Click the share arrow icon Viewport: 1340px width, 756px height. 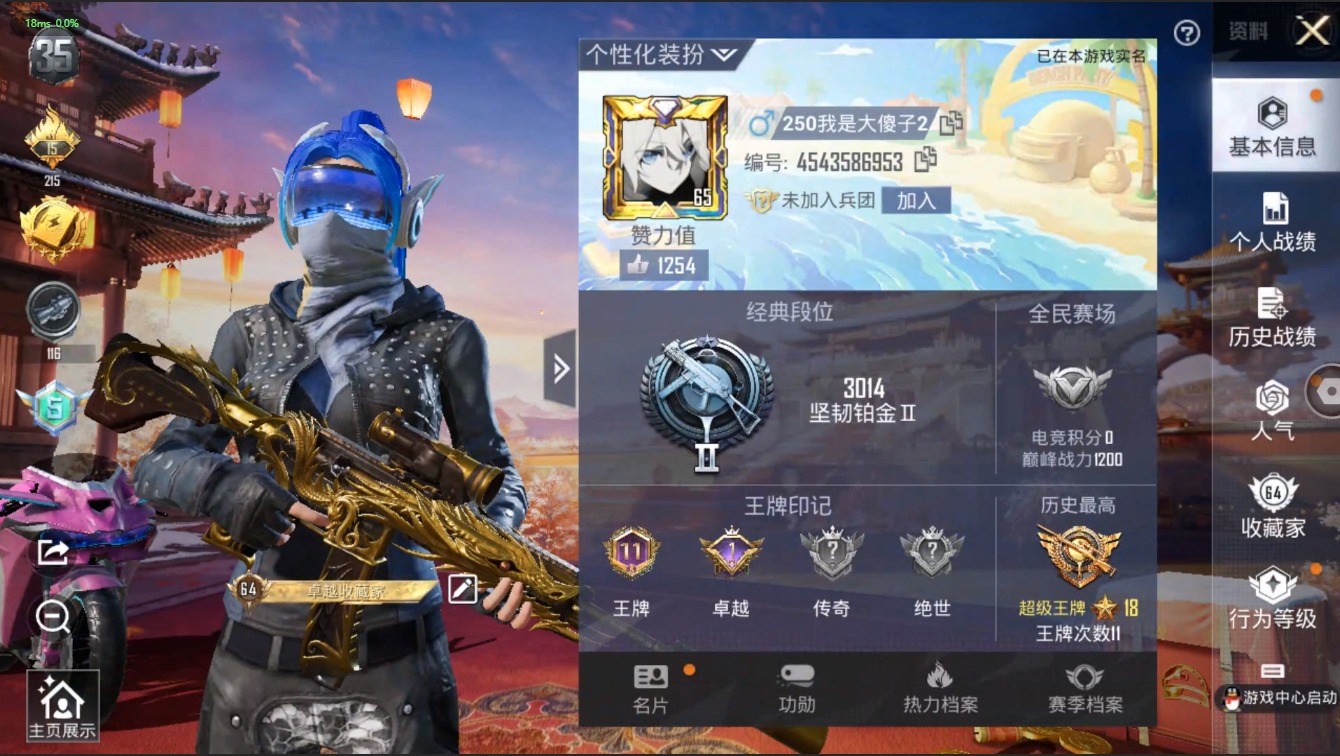pos(52,551)
